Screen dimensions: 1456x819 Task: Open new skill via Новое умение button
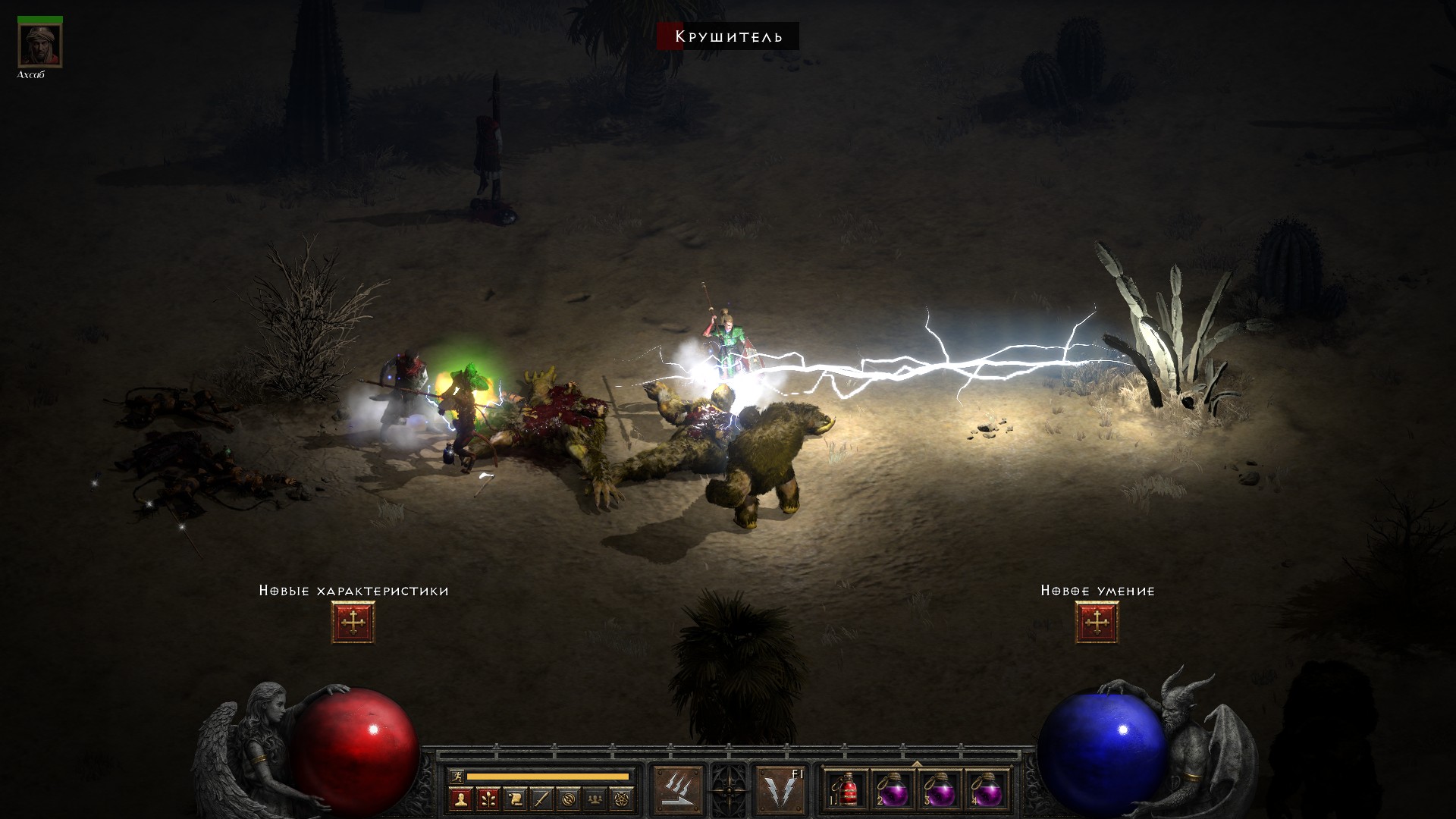coord(1097,623)
